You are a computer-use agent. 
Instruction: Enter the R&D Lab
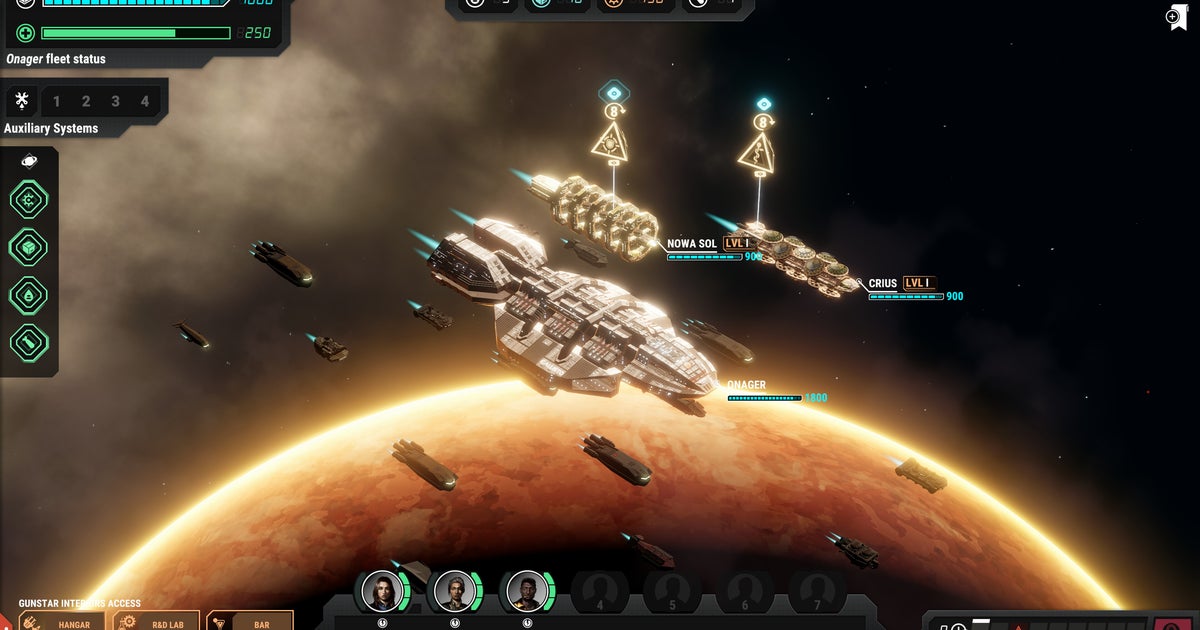[x=156, y=622]
